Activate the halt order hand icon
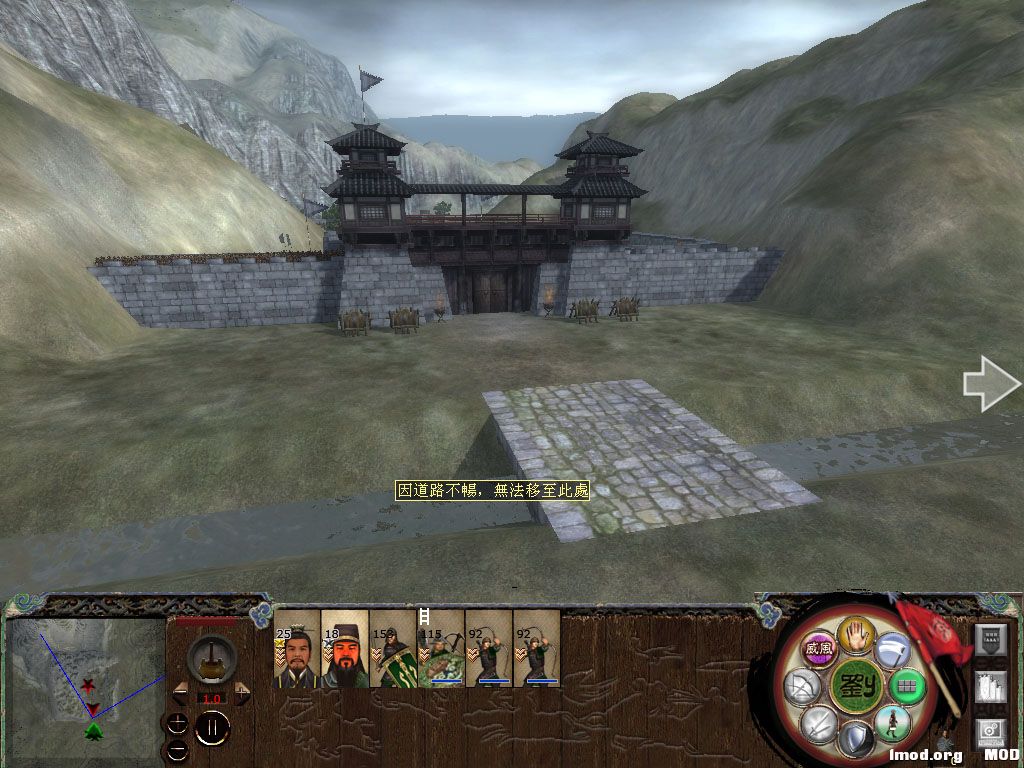 click(856, 634)
